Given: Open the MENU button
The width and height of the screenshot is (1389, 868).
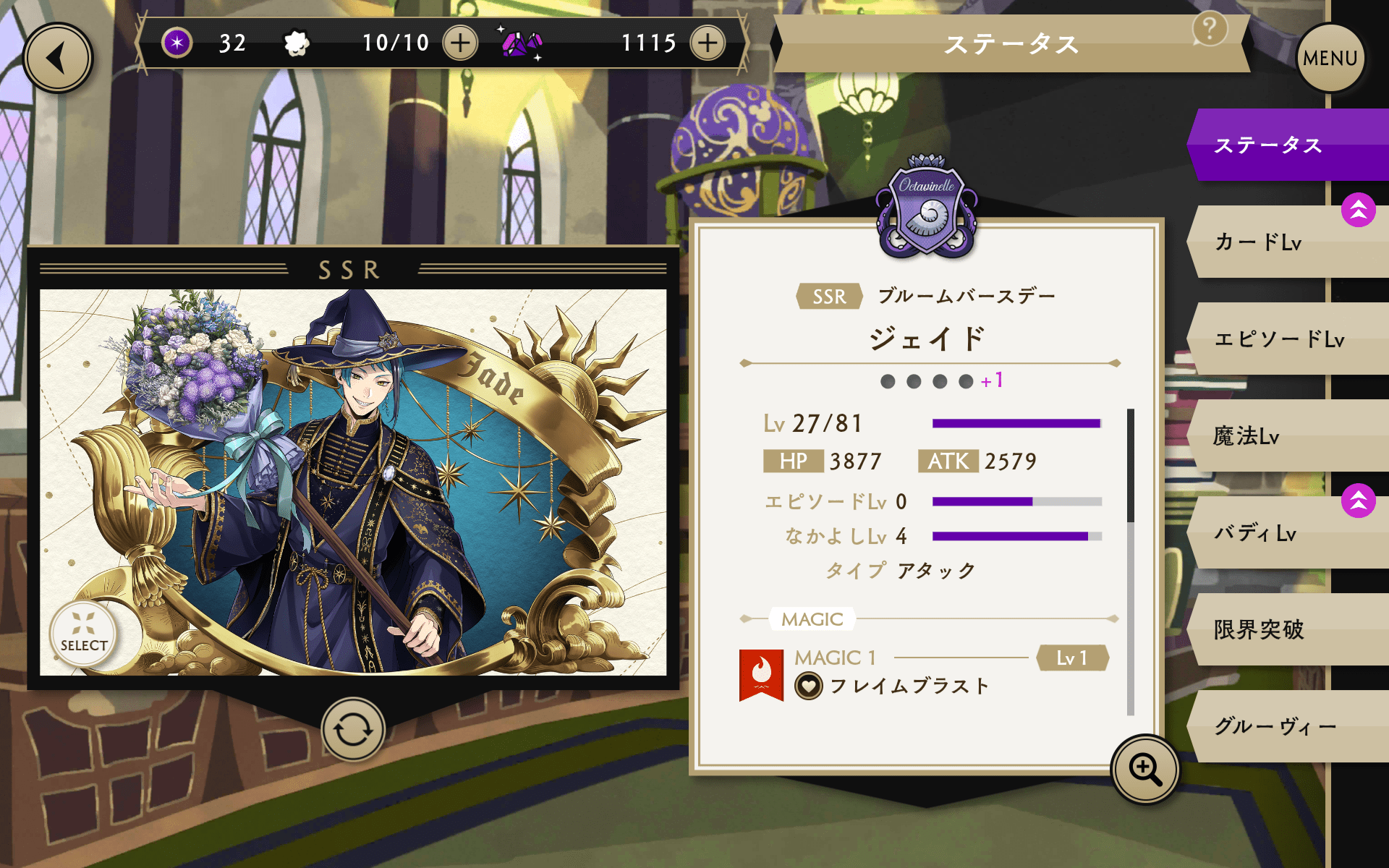Looking at the screenshot, I should [x=1330, y=58].
